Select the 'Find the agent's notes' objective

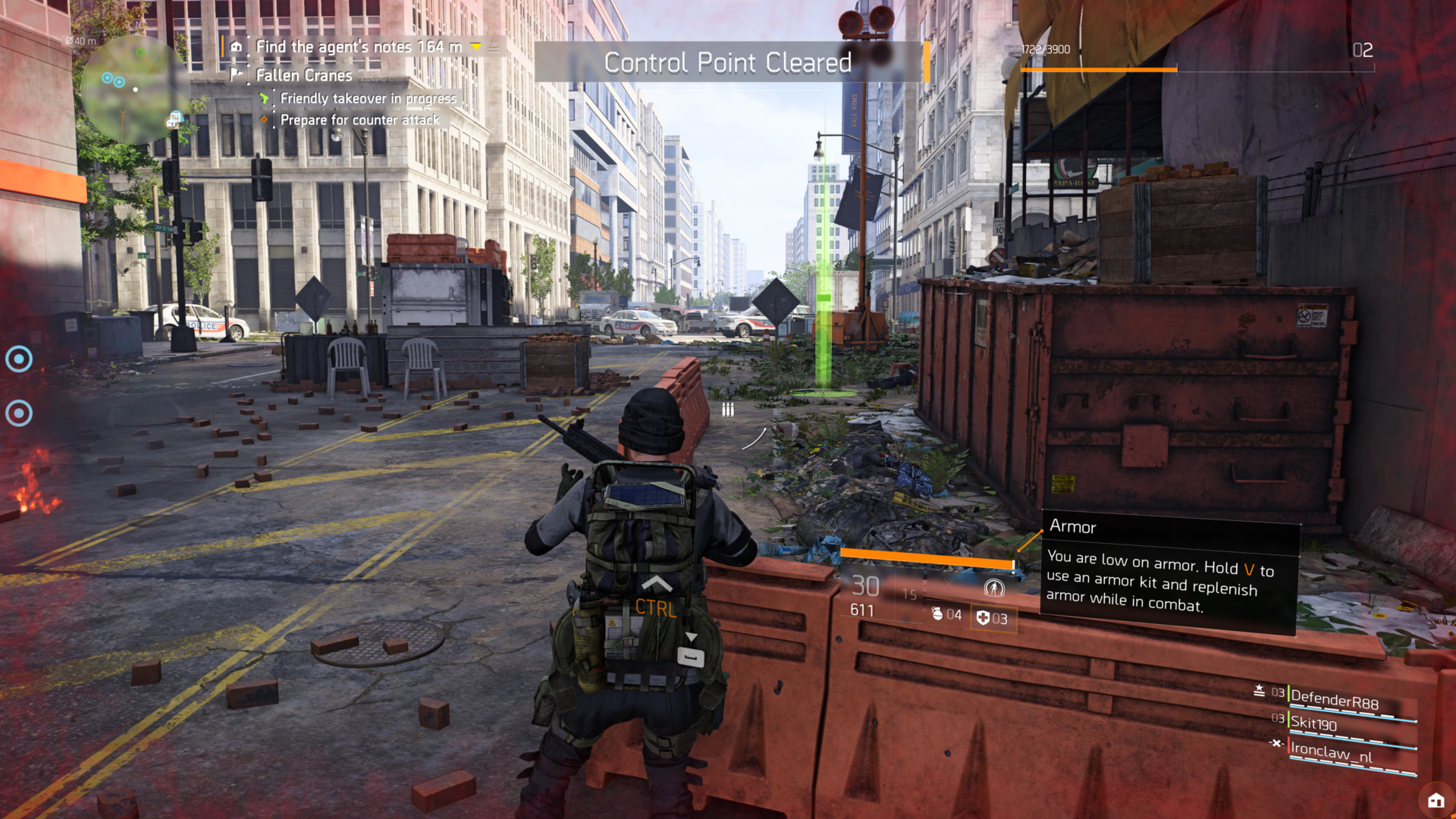tap(358, 47)
